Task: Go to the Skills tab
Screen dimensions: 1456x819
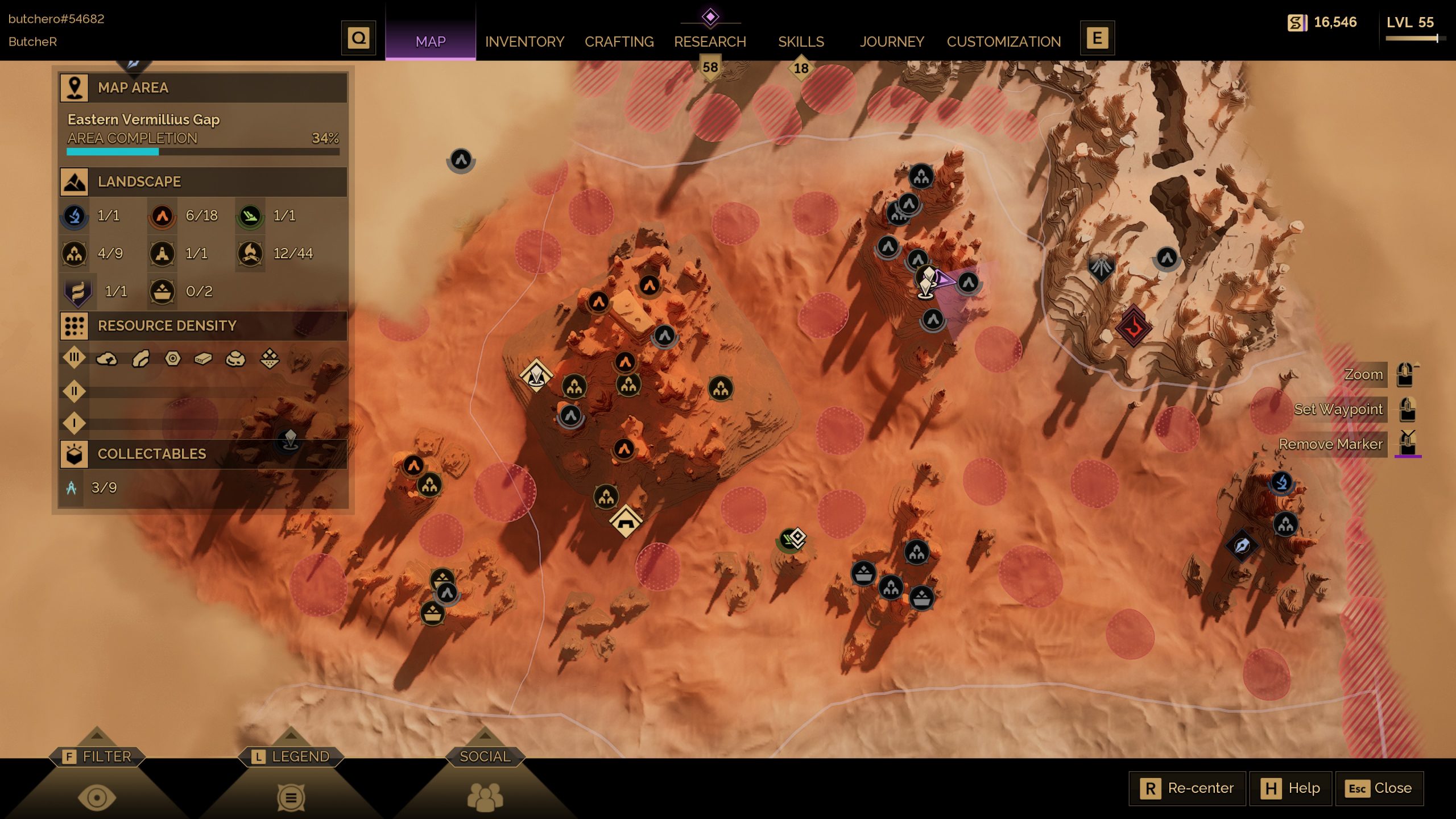Action: [801, 42]
